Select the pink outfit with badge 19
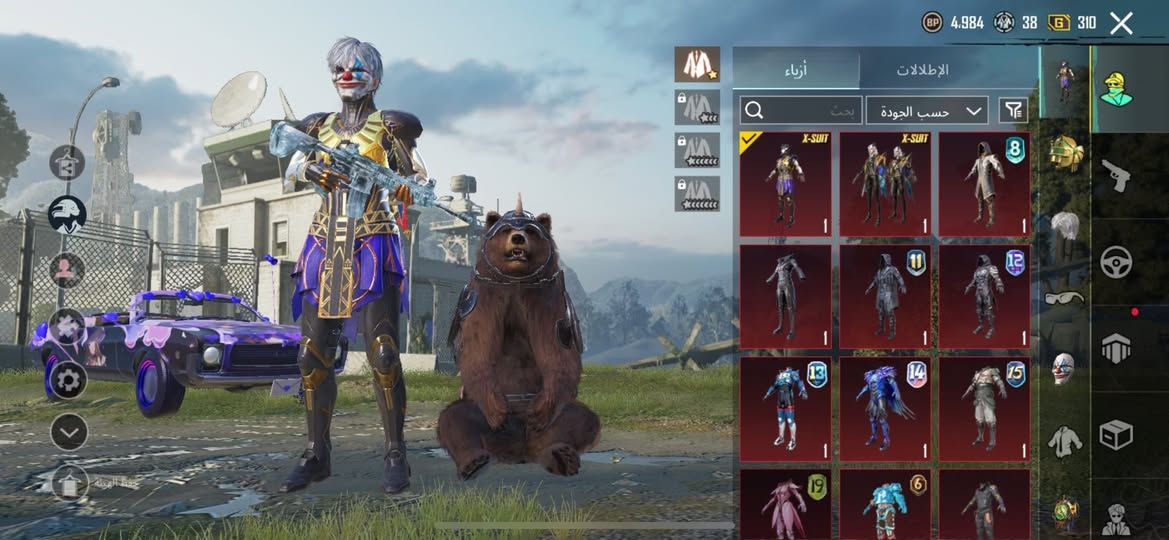 (x=785, y=504)
